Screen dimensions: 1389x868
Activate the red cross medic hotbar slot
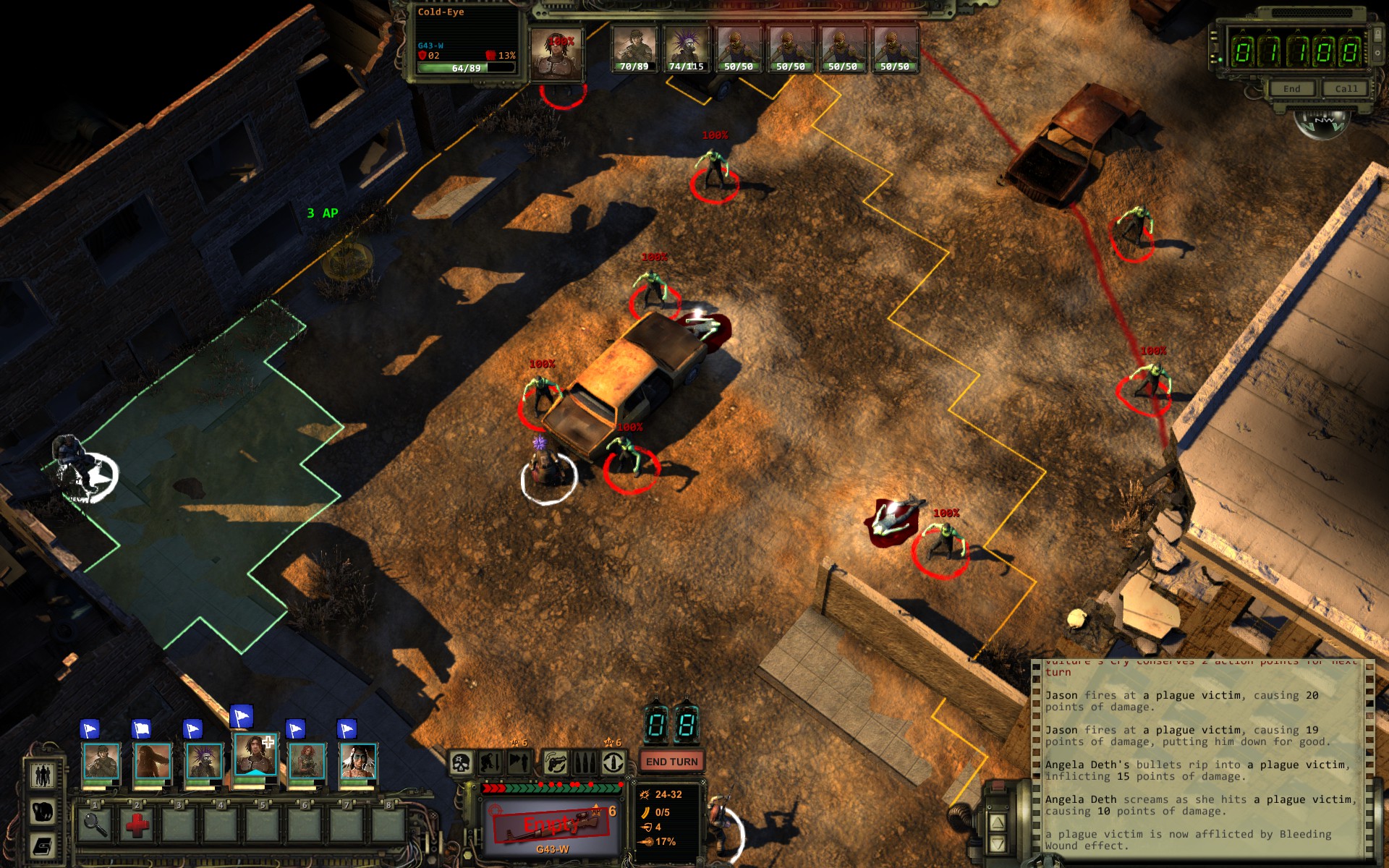(x=136, y=824)
